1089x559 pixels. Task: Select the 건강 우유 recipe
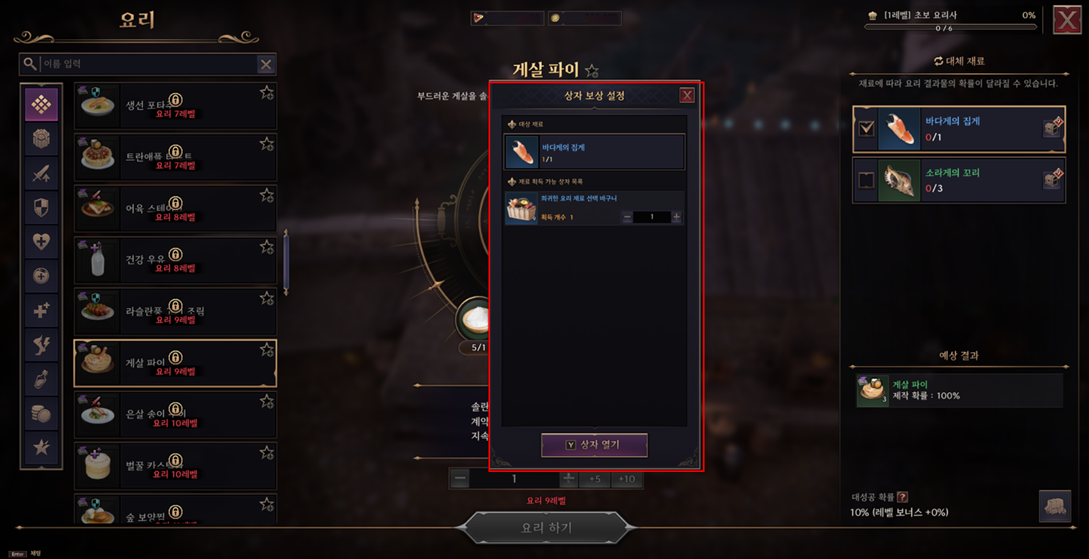pyautogui.click(x=175, y=261)
